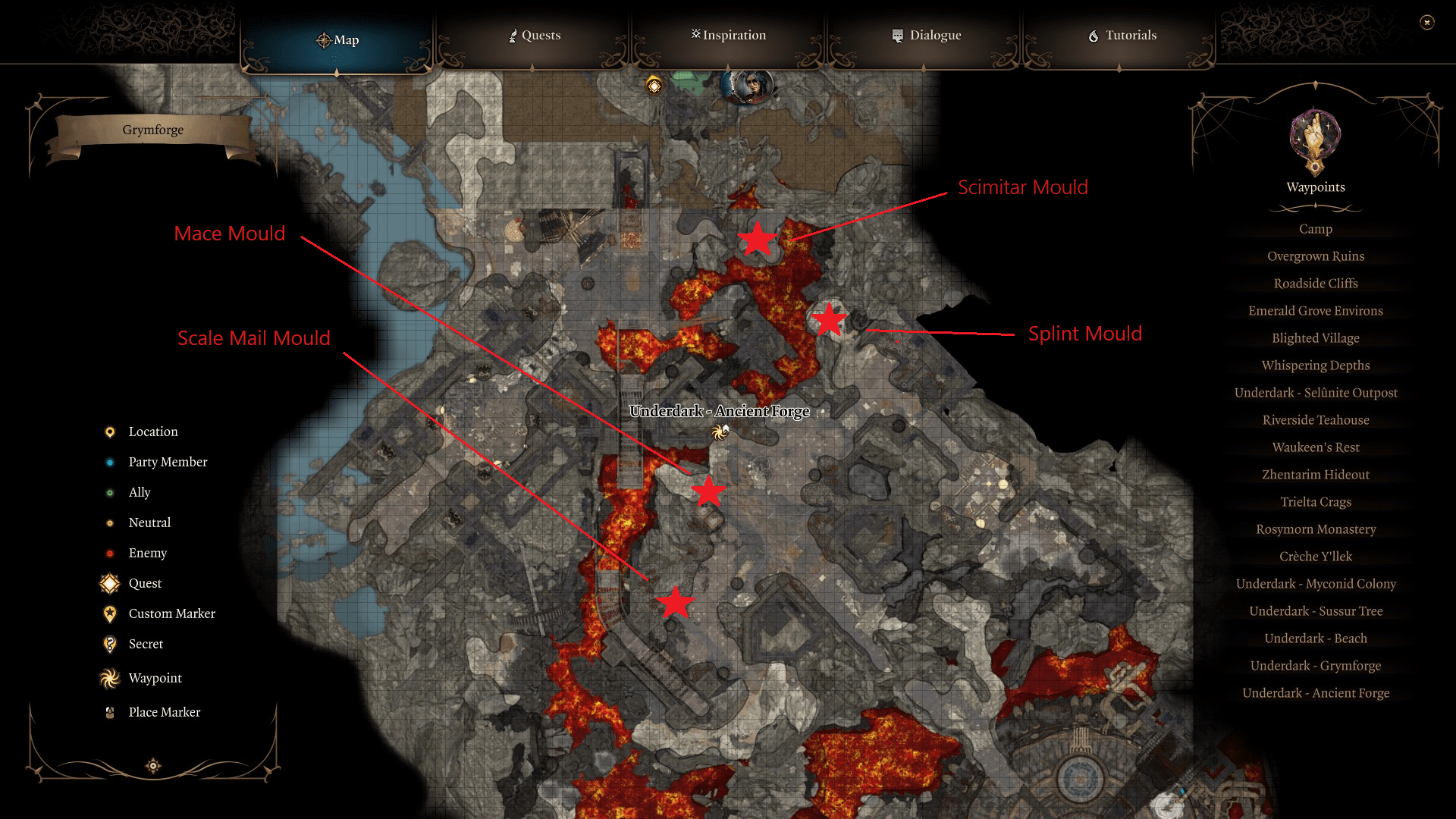Image resolution: width=1456 pixels, height=819 pixels.
Task: Click the Underdark - Ancient Forge waypoint swirl icon
Action: pos(719,431)
